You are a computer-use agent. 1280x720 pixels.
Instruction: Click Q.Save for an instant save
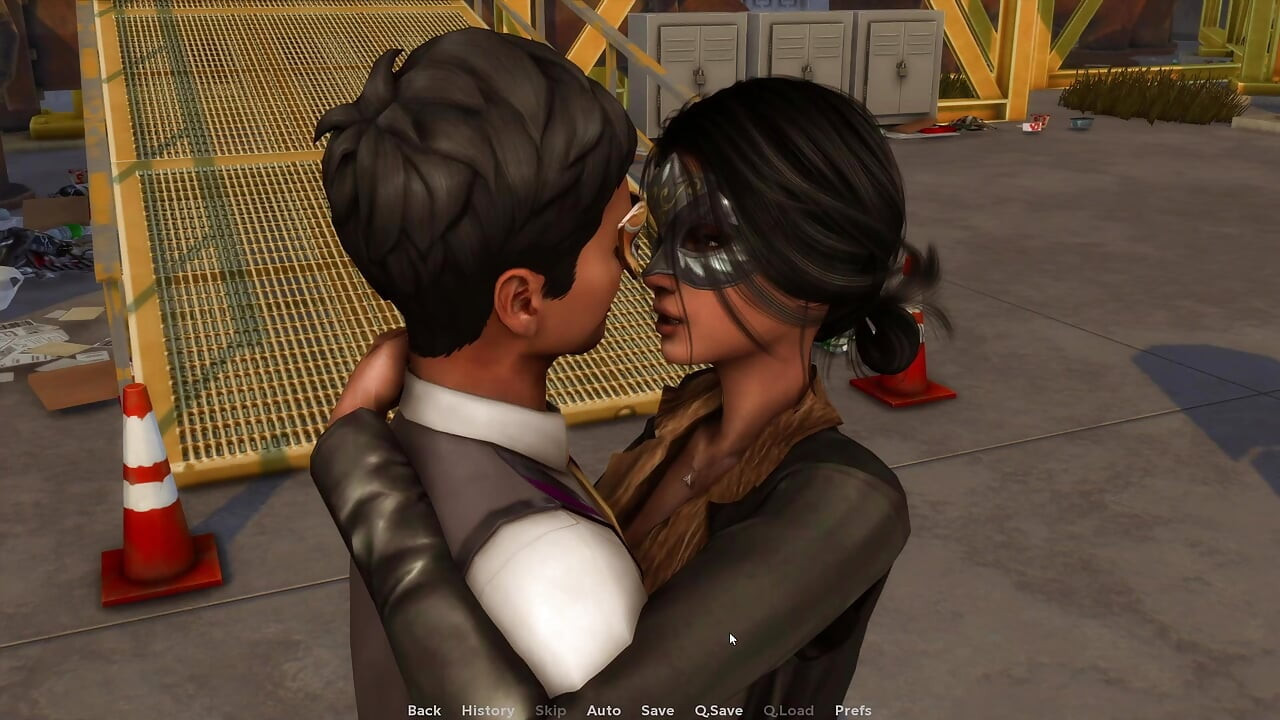718,710
